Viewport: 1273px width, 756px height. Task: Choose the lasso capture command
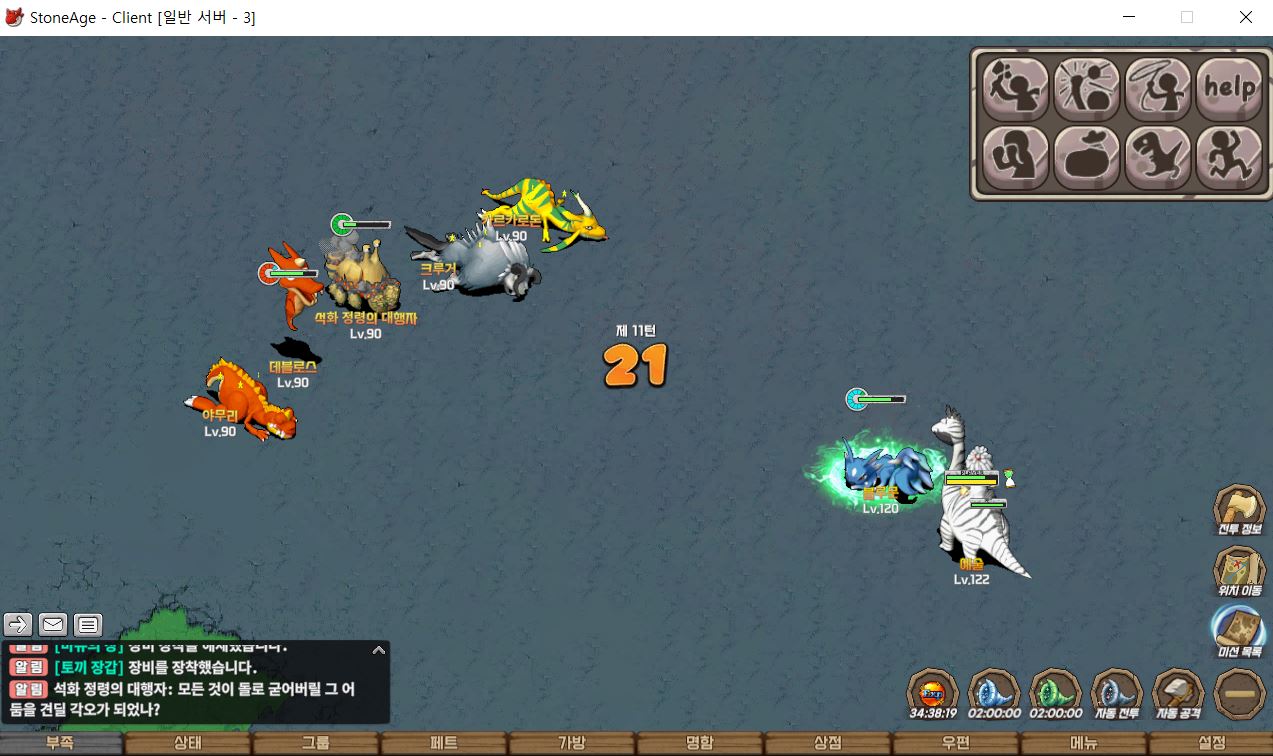coord(1158,89)
